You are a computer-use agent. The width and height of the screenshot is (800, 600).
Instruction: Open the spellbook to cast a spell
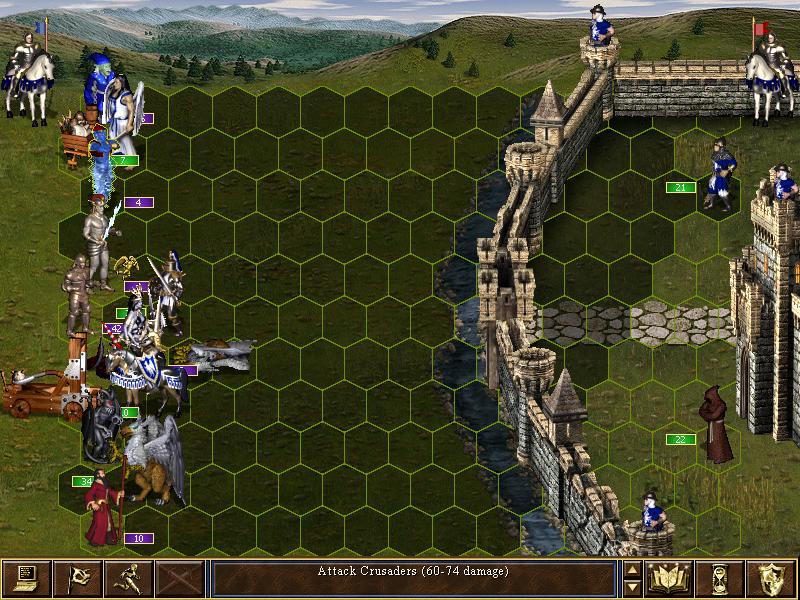(670, 578)
